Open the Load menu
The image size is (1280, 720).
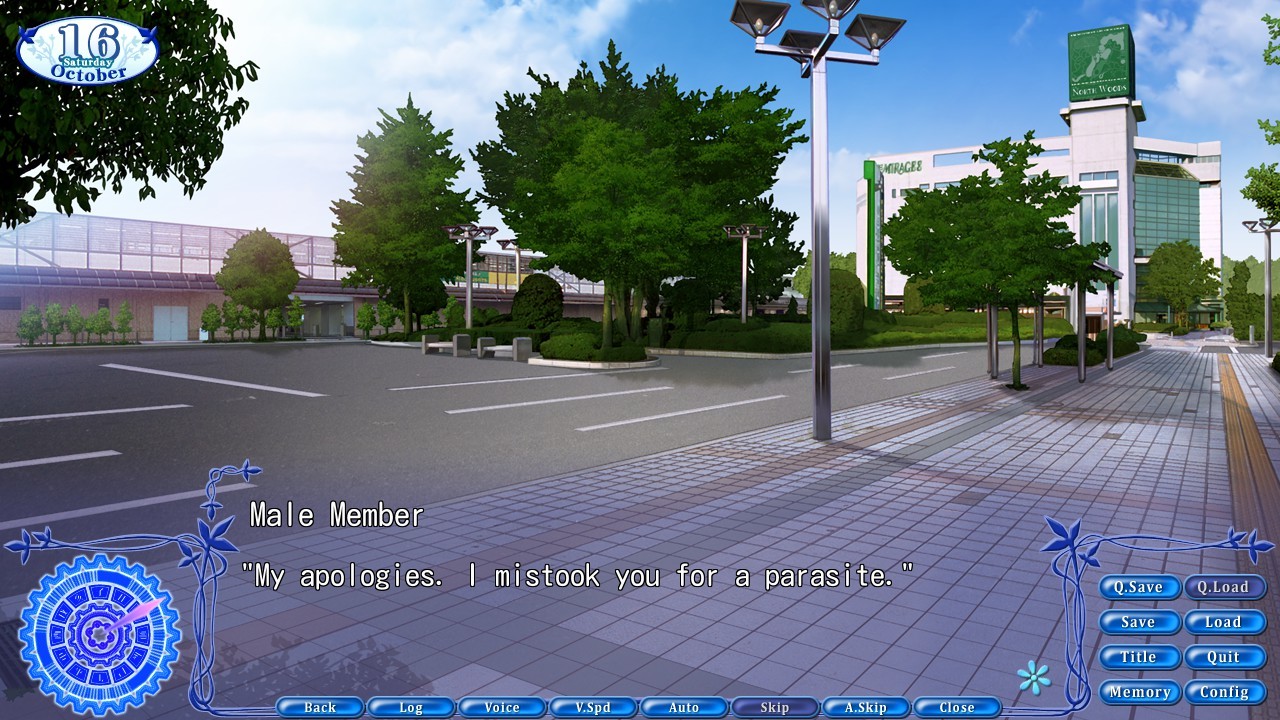1226,622
